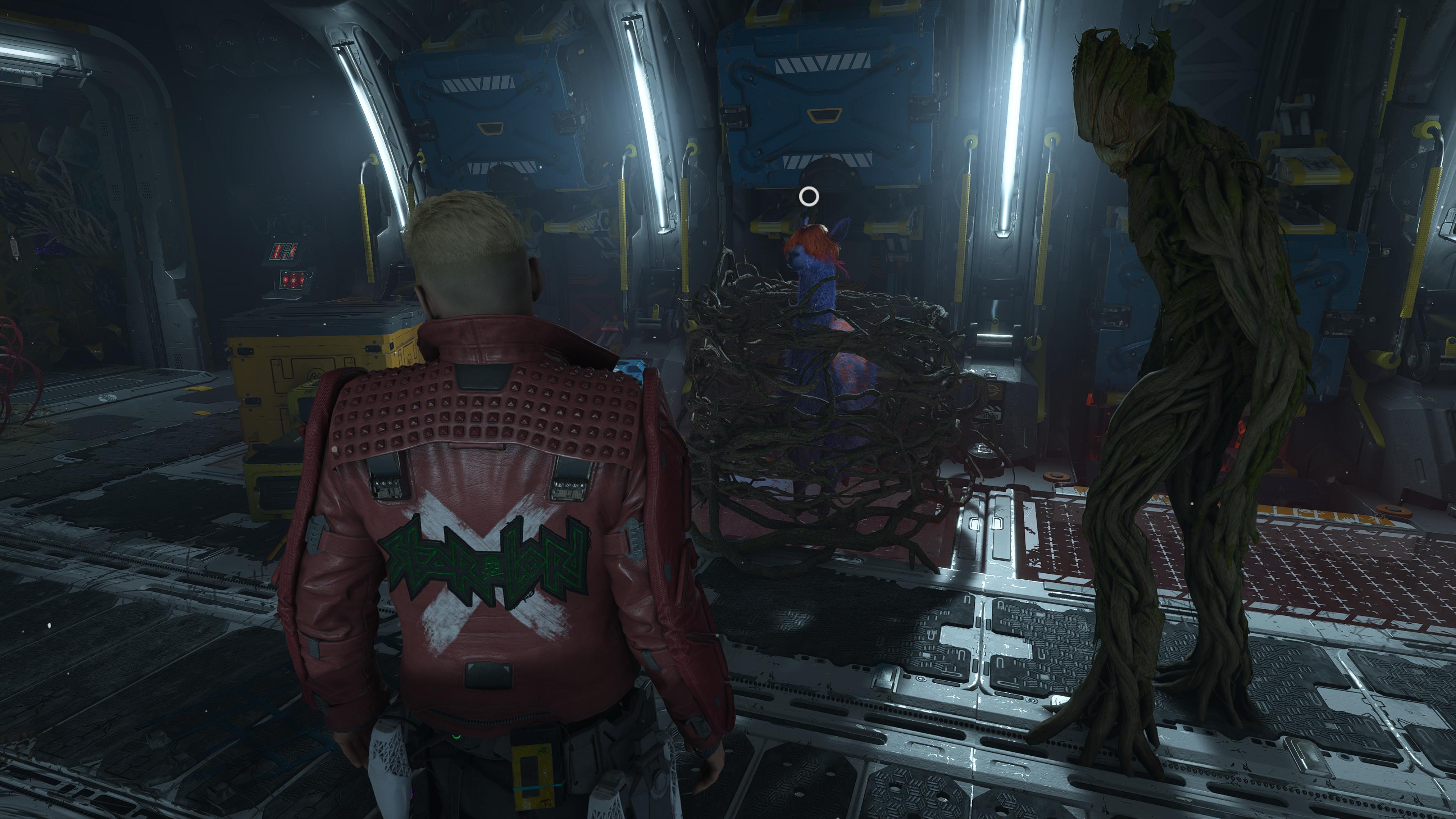Select the circular interaction marker above the llama
Image resolution: width=1456 pixels, height=819 pixels.
[809, 197]
